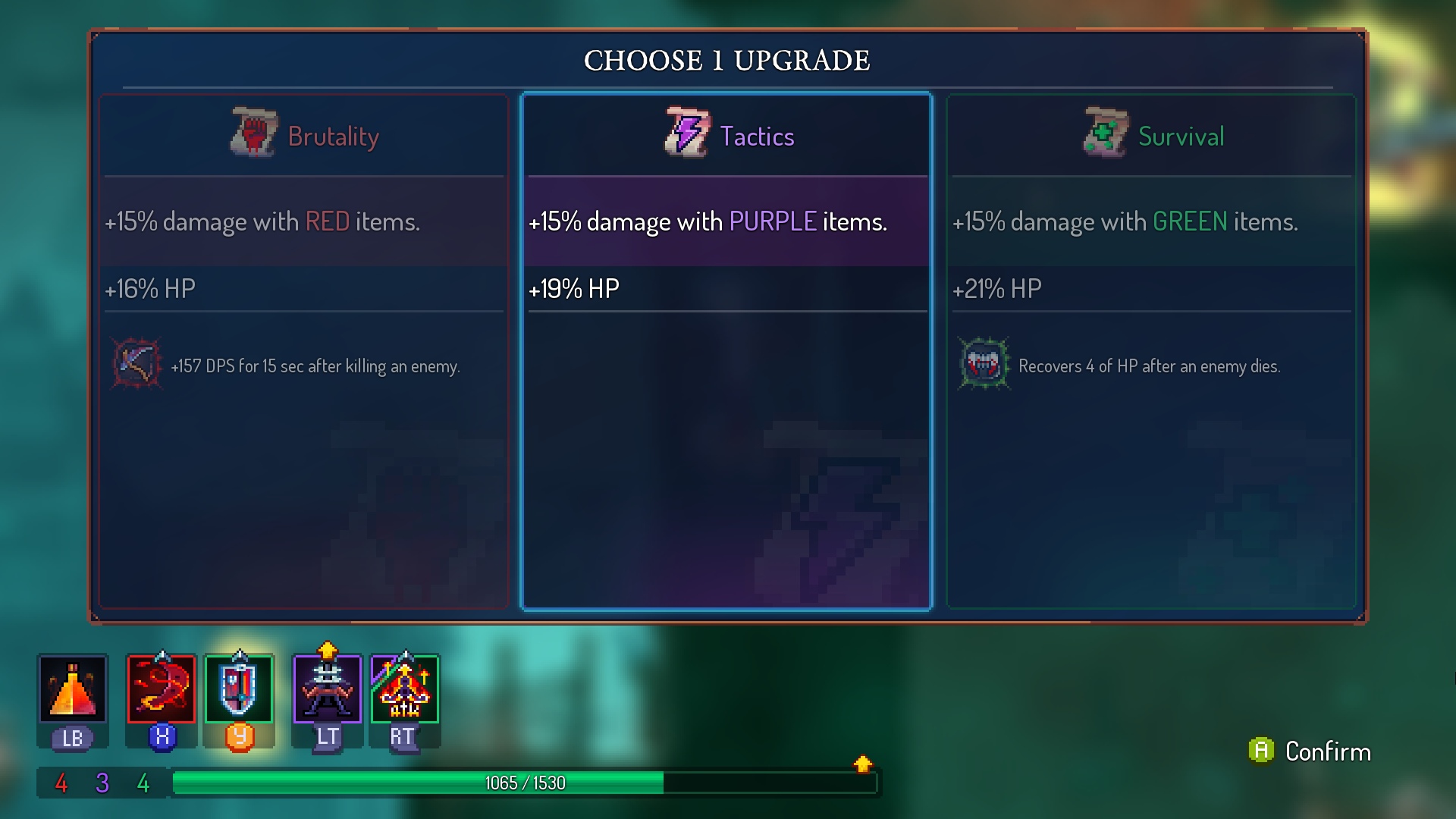Click the health flask slot
Screen dimensions: 1456x819
click(x=73, y=689)
